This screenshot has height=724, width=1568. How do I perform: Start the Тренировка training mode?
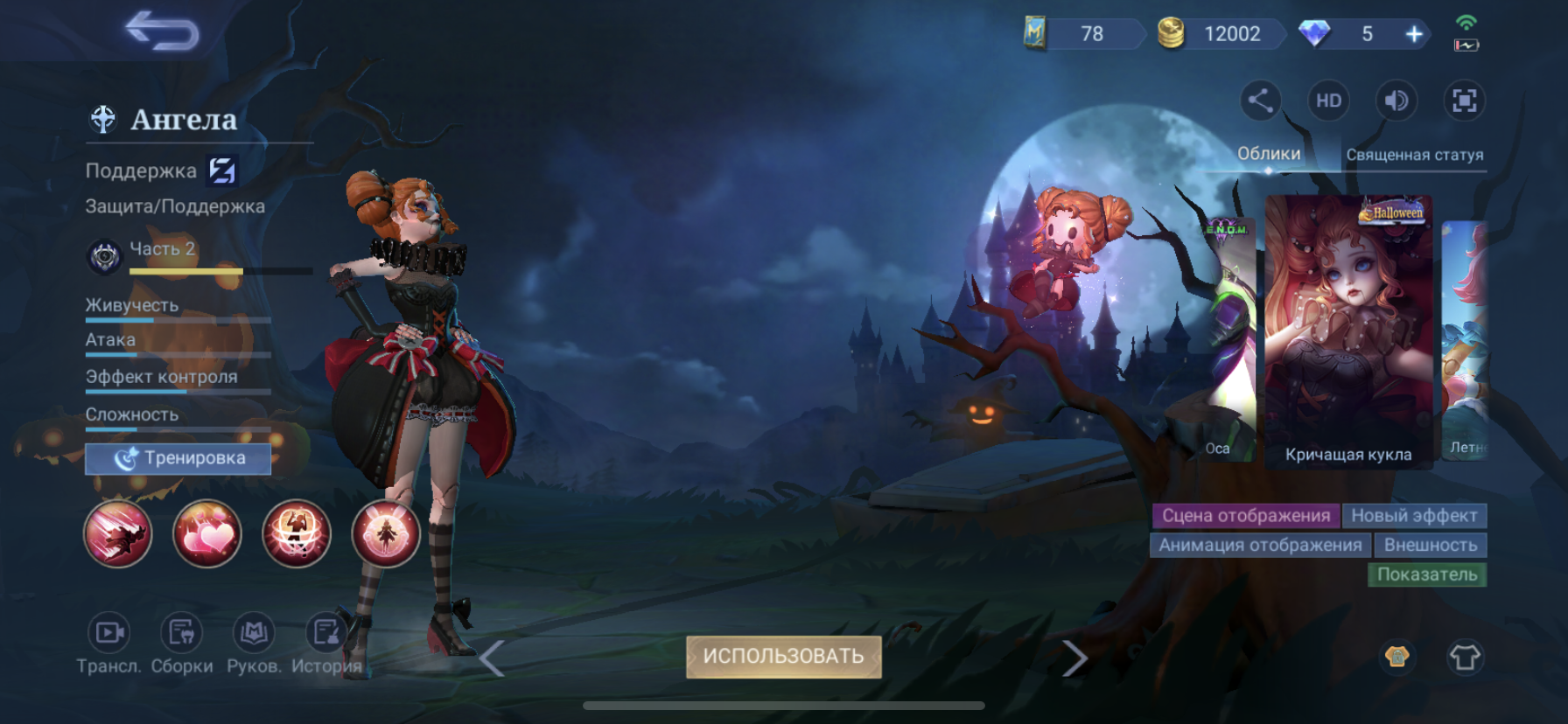pos(178,458)
